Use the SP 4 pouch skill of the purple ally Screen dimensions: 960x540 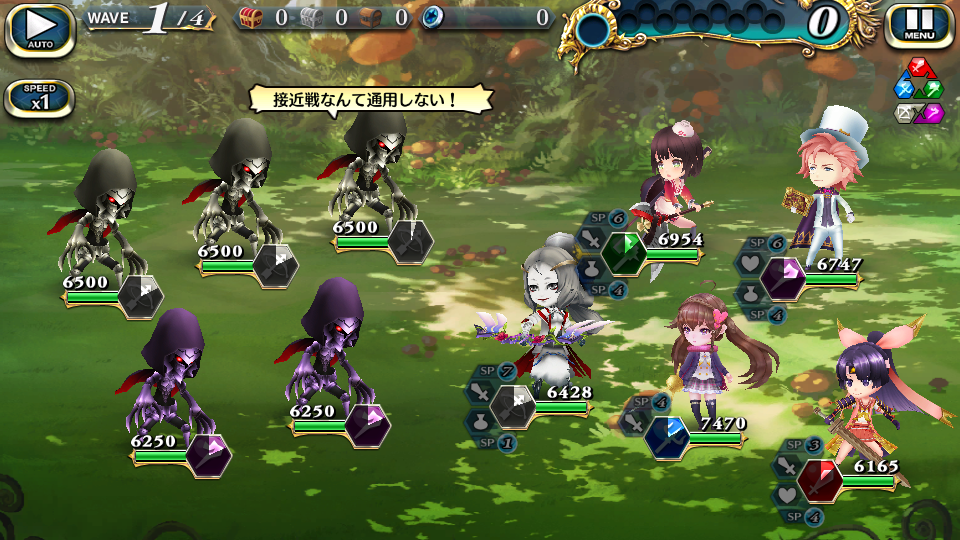coord(752,293)
